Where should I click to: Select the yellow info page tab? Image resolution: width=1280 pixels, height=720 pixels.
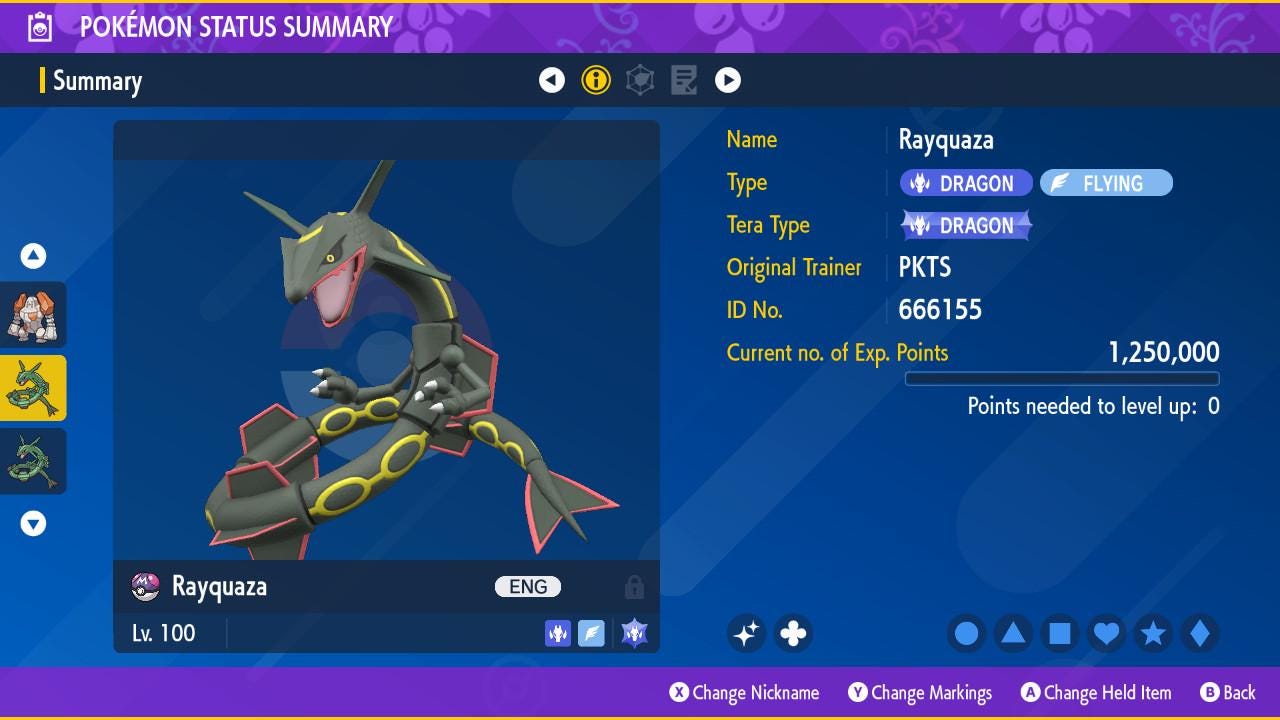(x=596, y=80)
